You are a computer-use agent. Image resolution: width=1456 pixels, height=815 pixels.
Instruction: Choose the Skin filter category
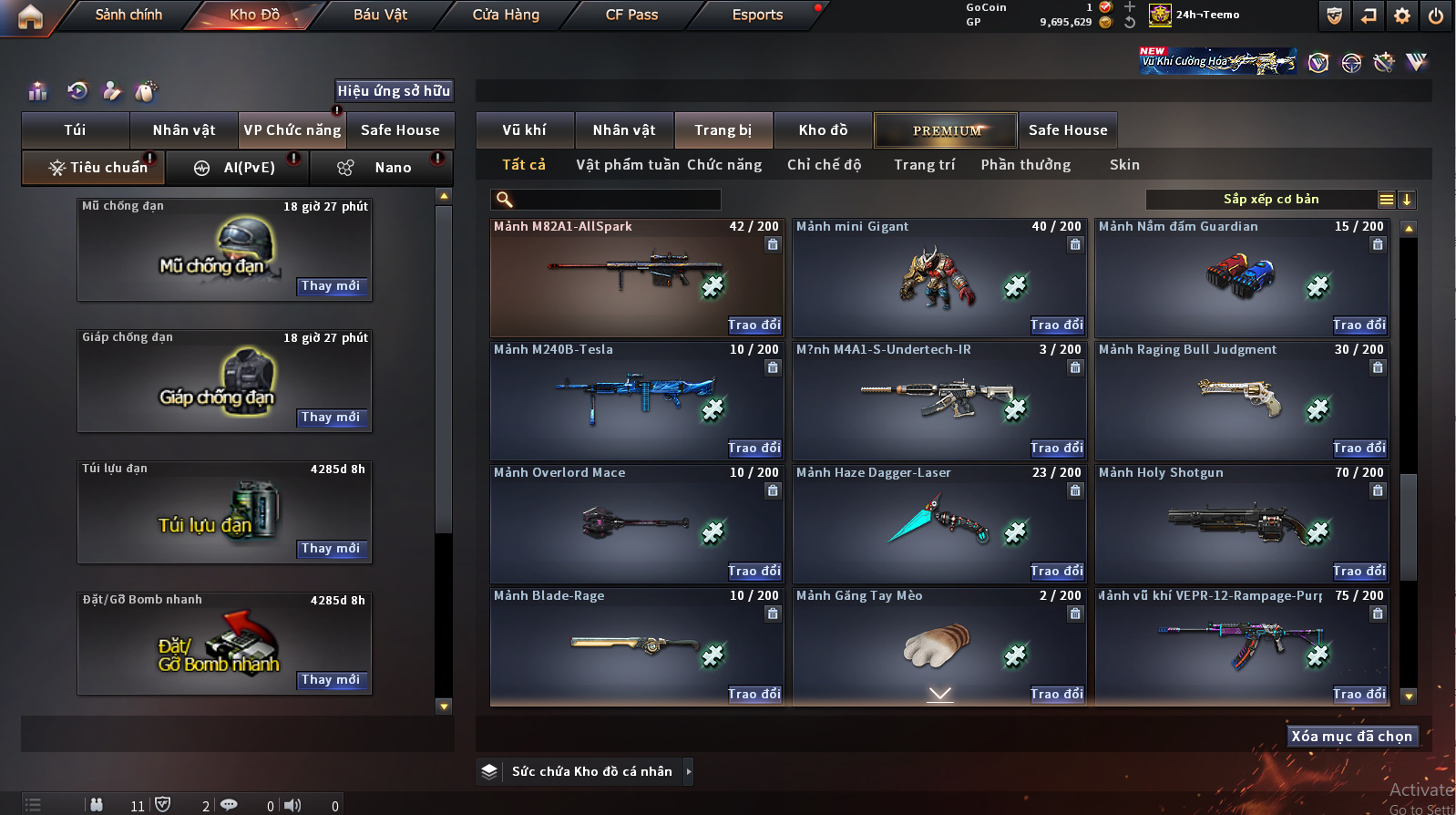tap(1124, 165)
